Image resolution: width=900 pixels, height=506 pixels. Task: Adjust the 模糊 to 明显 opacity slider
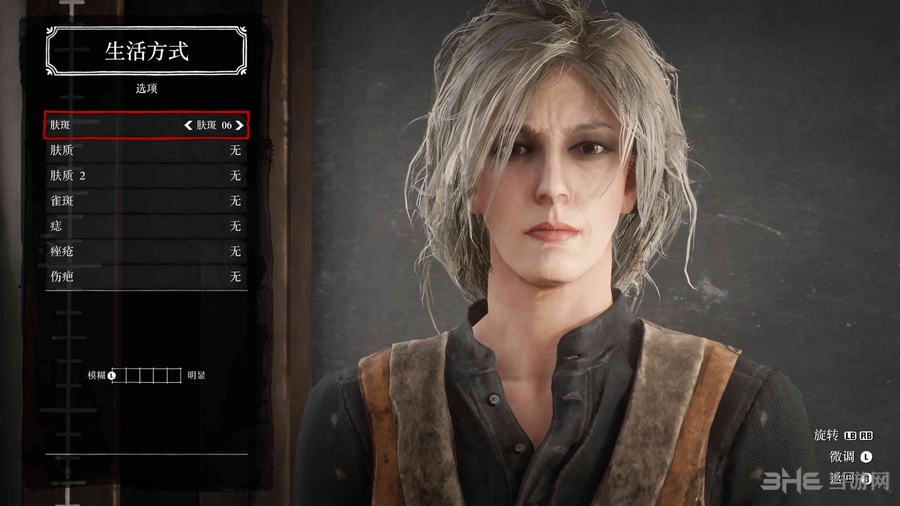(146, 375)
